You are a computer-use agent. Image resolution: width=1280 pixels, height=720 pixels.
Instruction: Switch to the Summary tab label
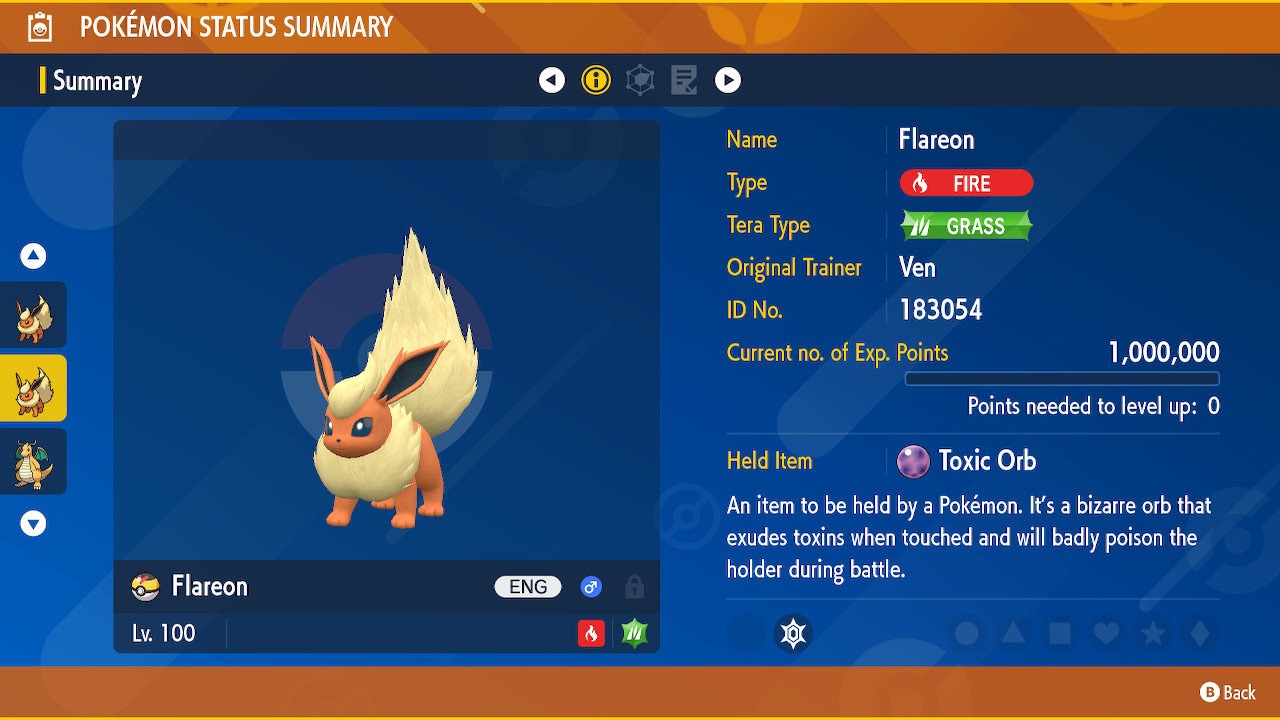coord(97,80)
